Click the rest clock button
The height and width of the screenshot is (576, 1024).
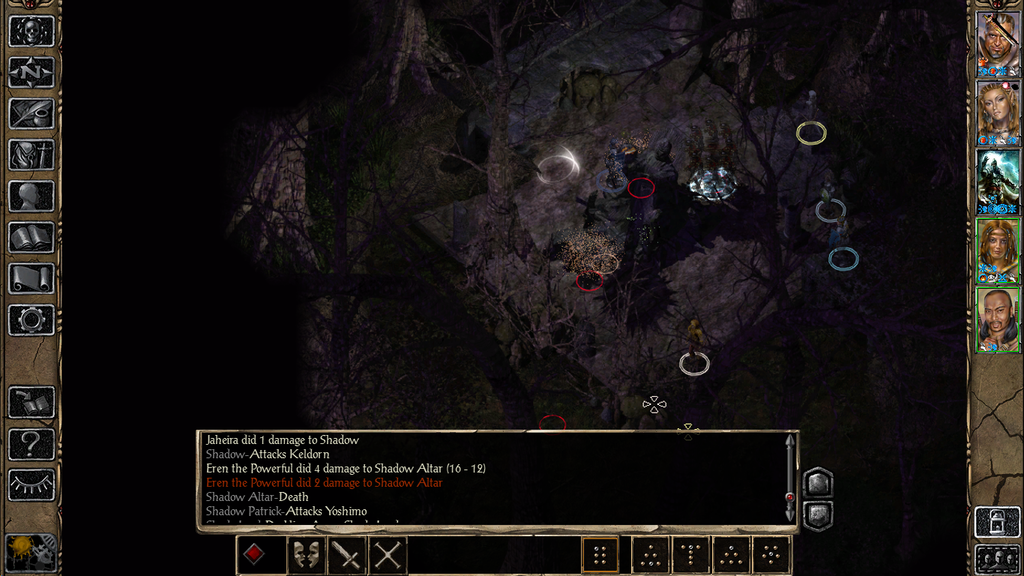pos(31,552)
